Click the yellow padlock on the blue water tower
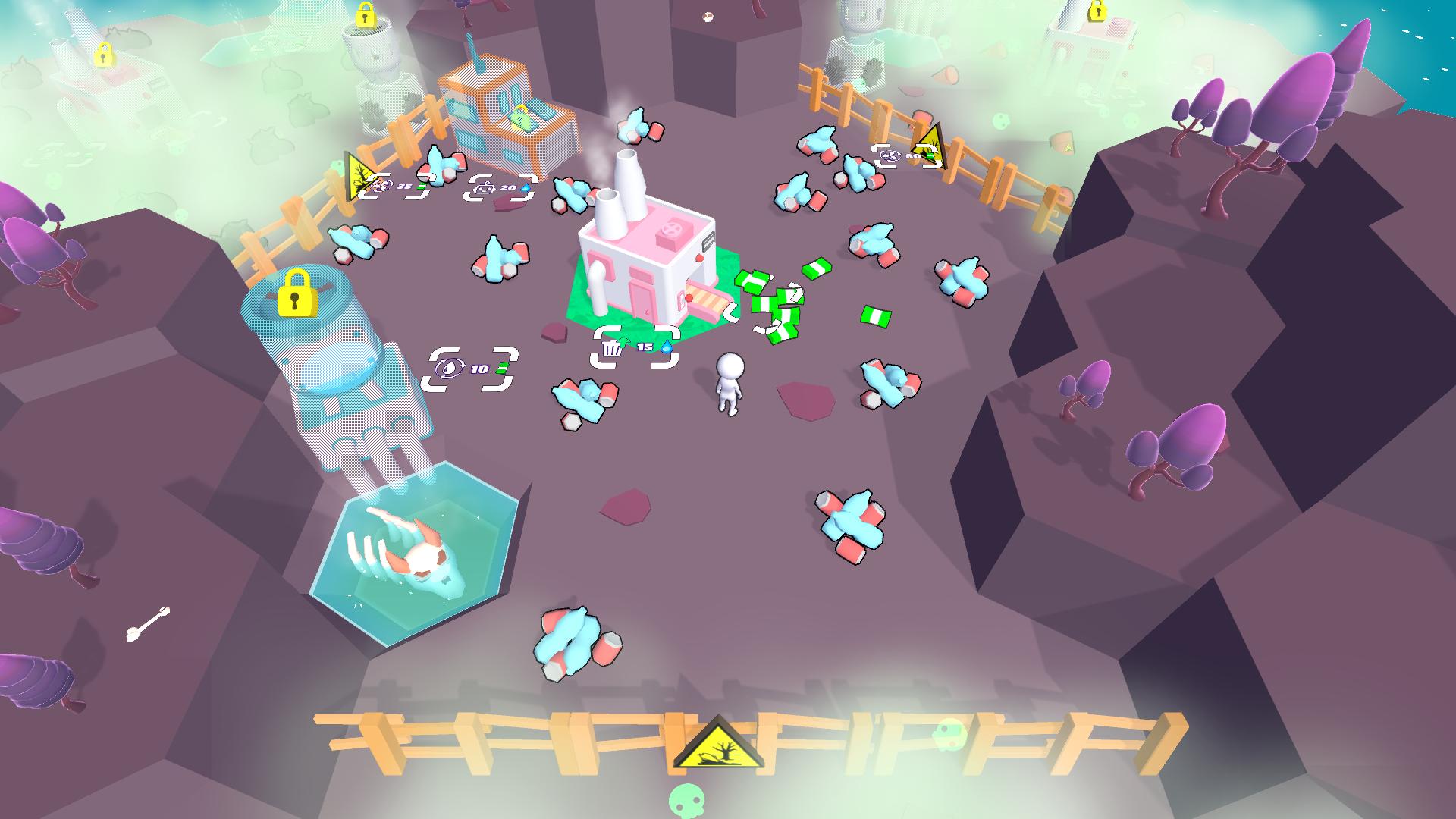The image size is (1456, 819). tap(298, 293)
